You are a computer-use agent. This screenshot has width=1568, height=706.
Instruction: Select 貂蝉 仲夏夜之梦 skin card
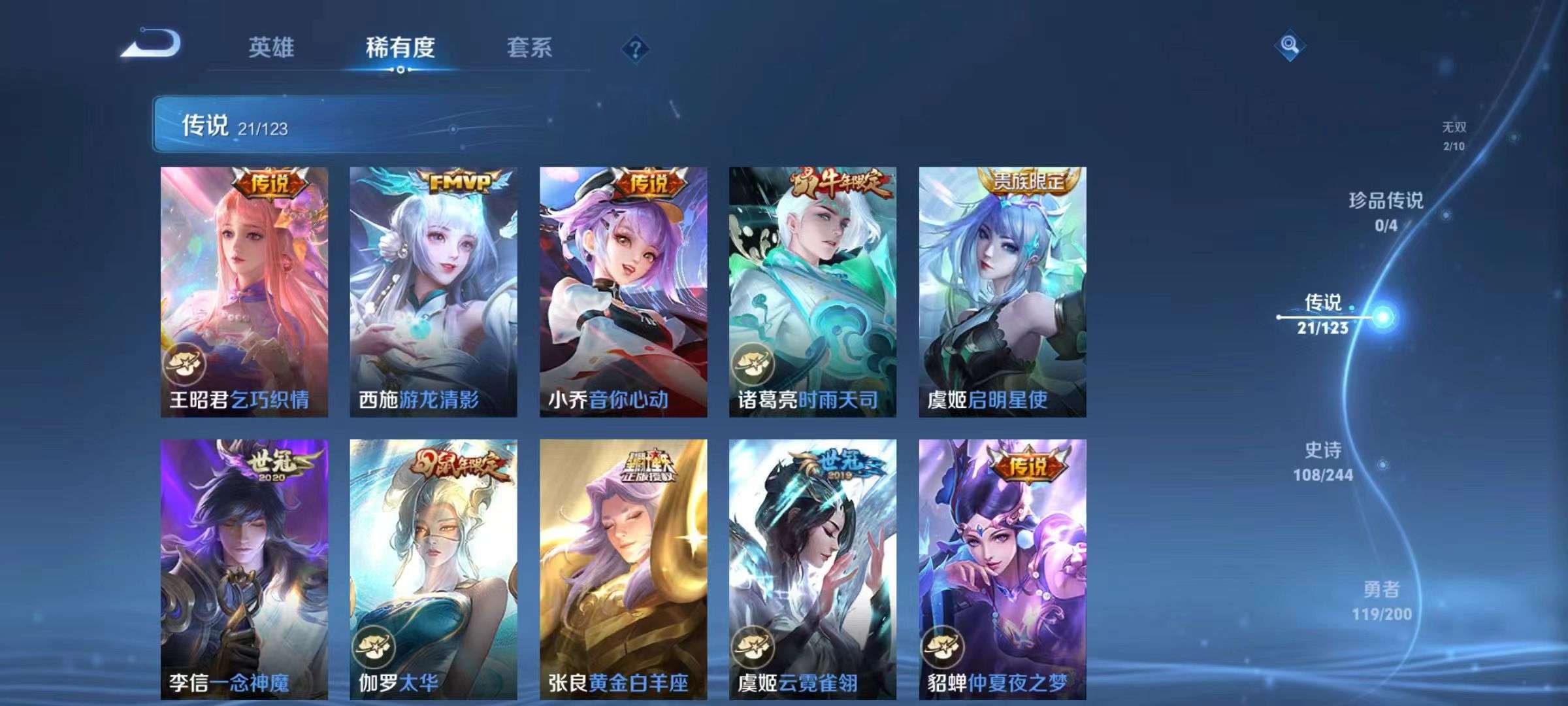click(x=1002, y=569)
